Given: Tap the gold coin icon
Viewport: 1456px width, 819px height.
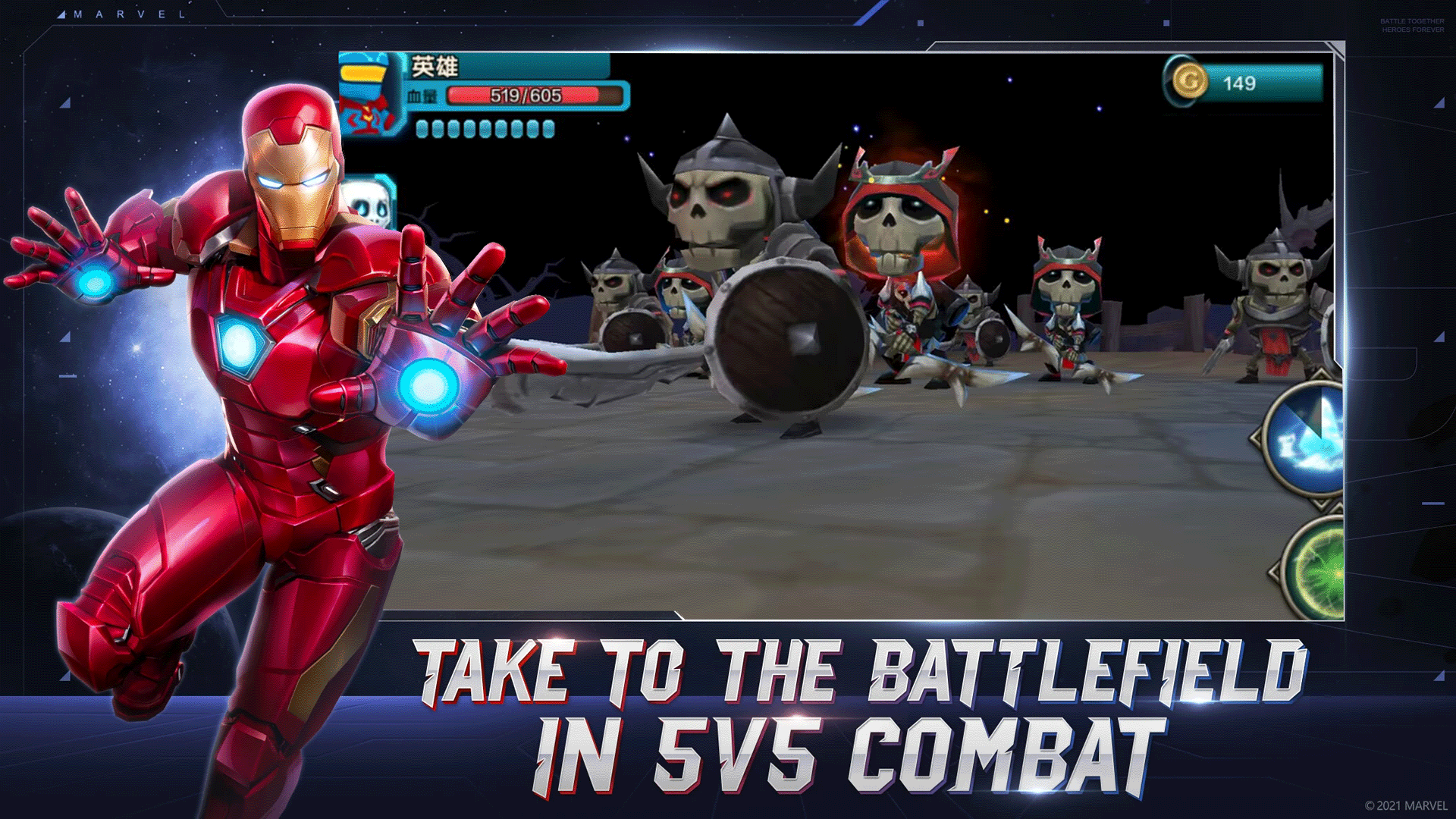Looking at the screenshot, I should (x=1189, y=82).
